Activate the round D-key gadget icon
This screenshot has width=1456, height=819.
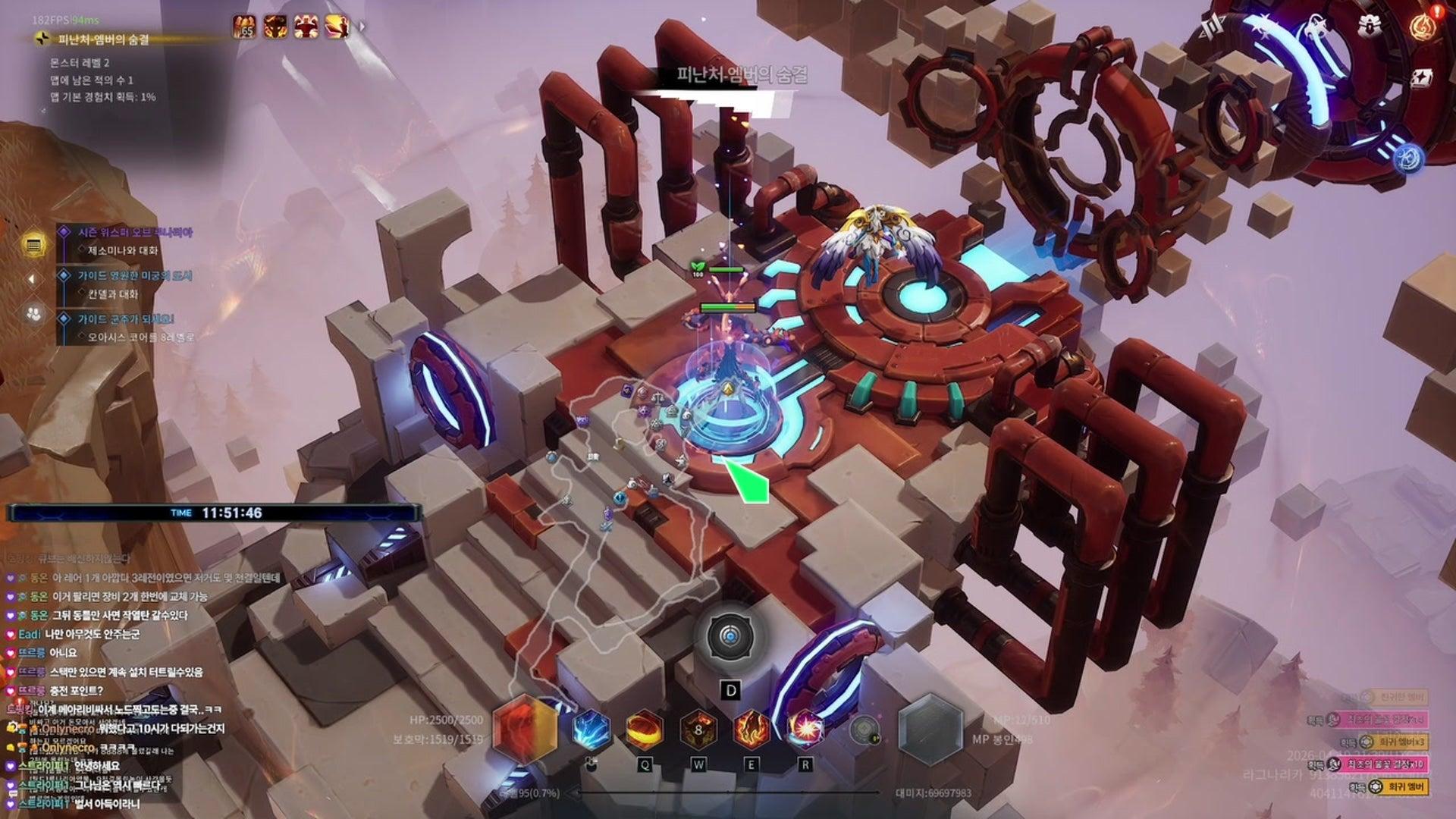click(x=730, y=637)
